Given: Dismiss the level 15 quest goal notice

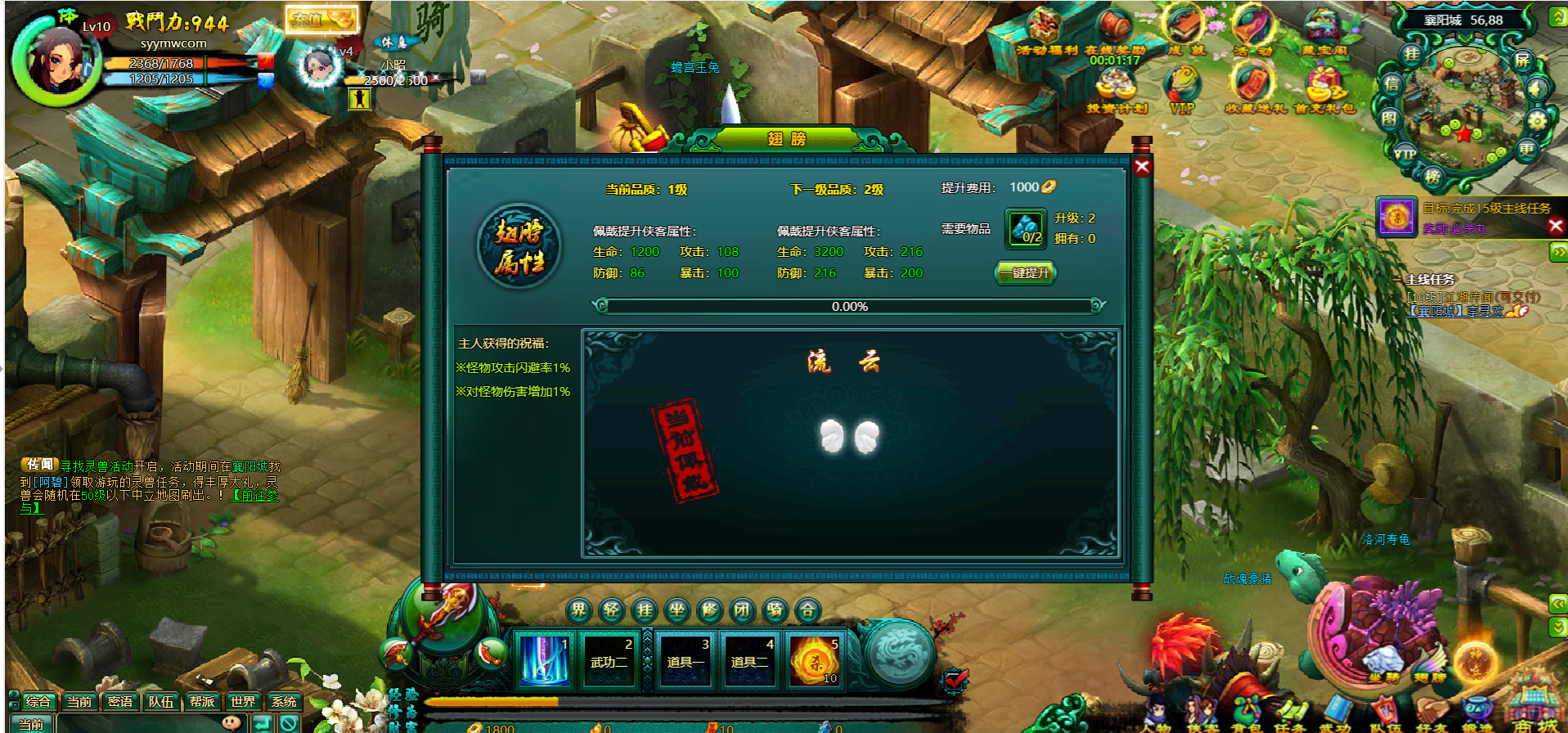Looking at the screenshot, I should (x=1556, y=226).
